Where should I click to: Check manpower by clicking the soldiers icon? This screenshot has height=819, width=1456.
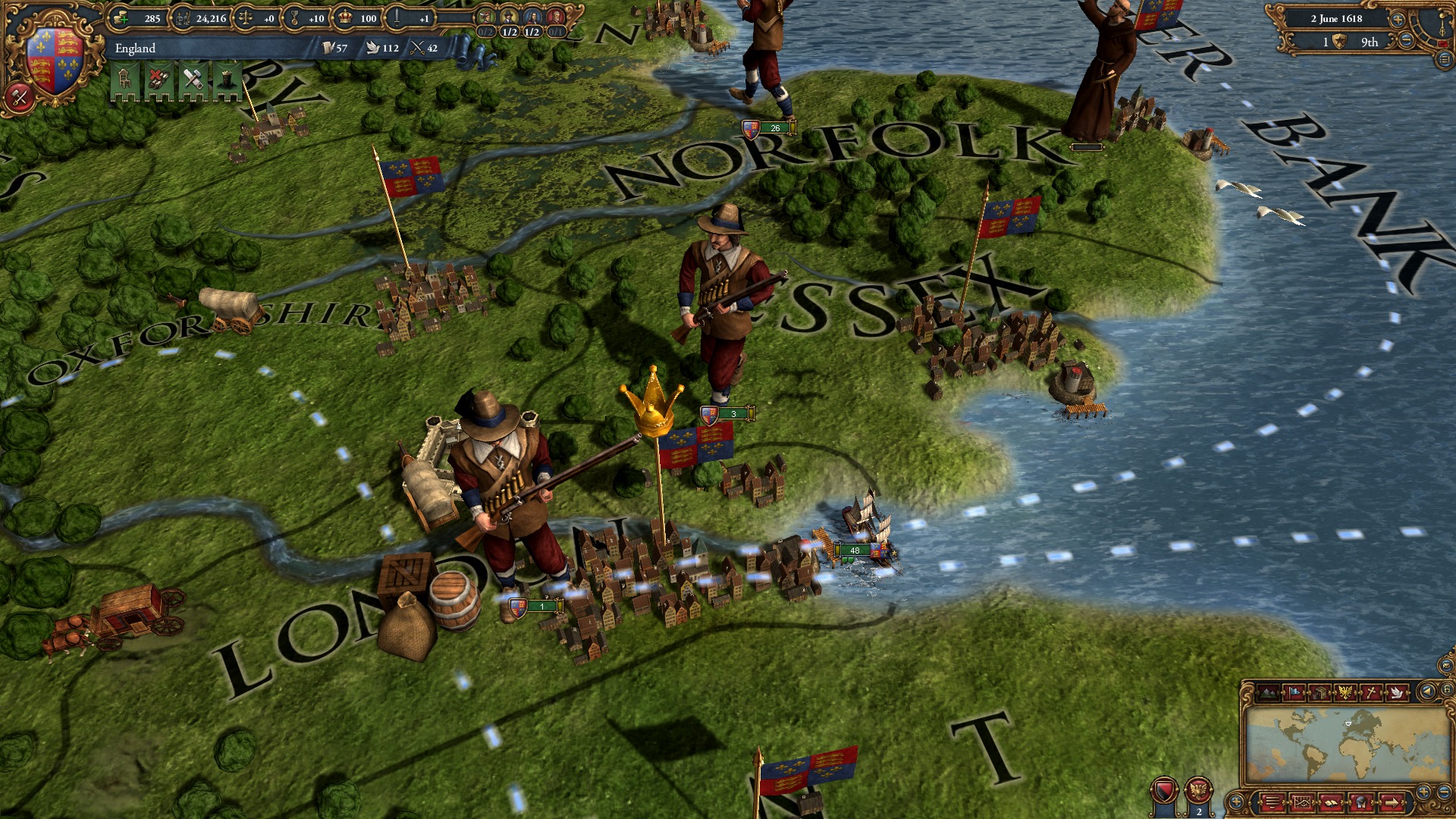click(x=180, y=18)
